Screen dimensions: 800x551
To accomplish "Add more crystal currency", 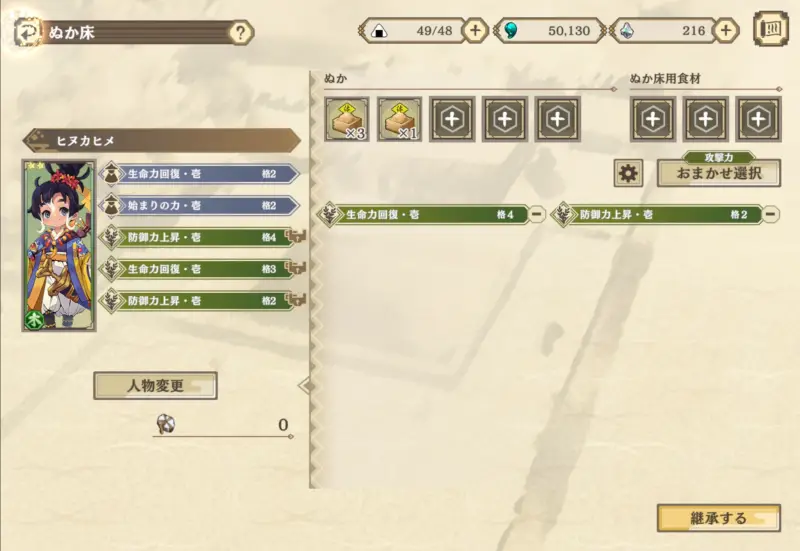I will [727, 30].
